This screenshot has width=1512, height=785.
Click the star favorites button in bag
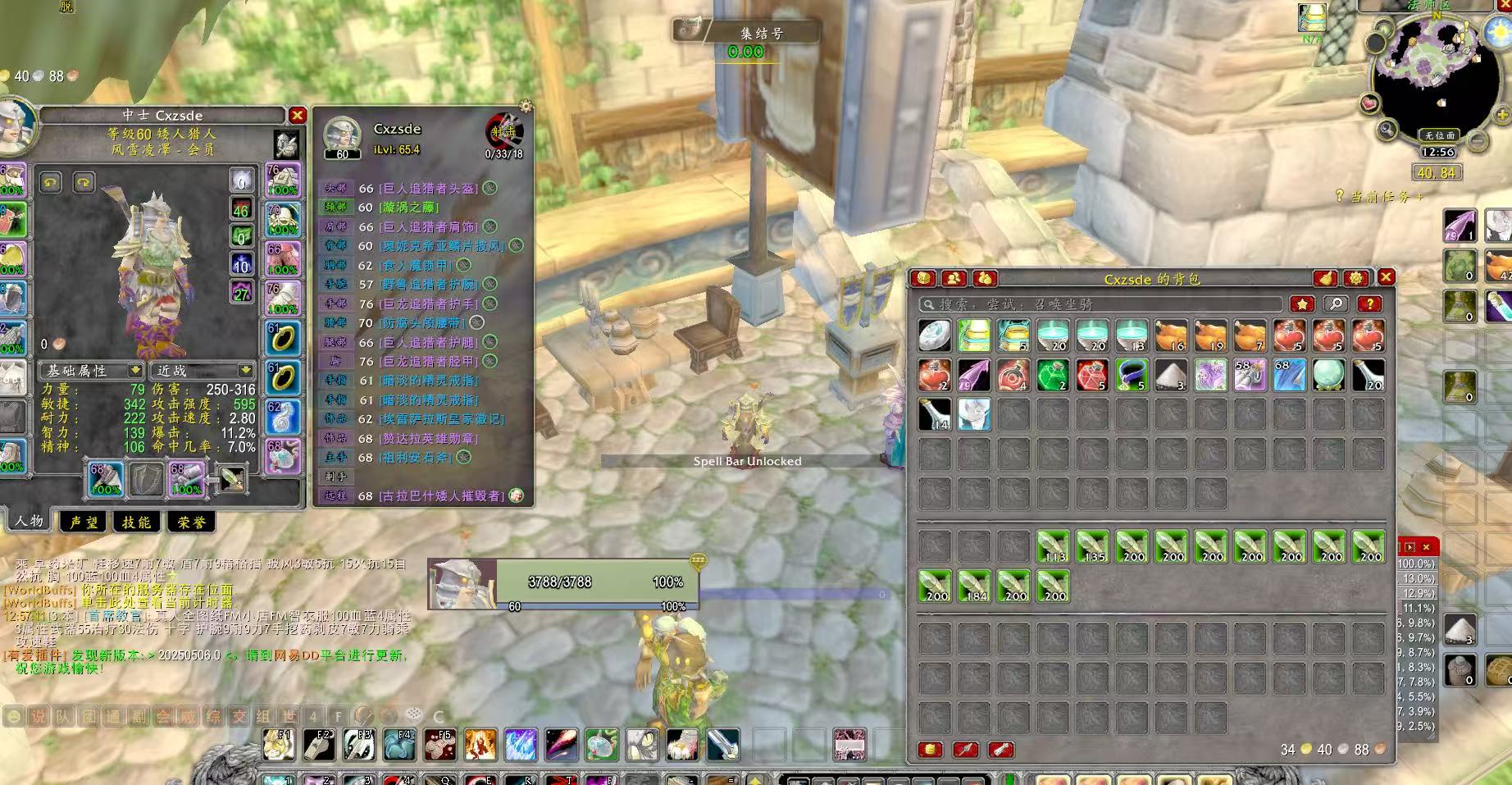[1302, 304]
